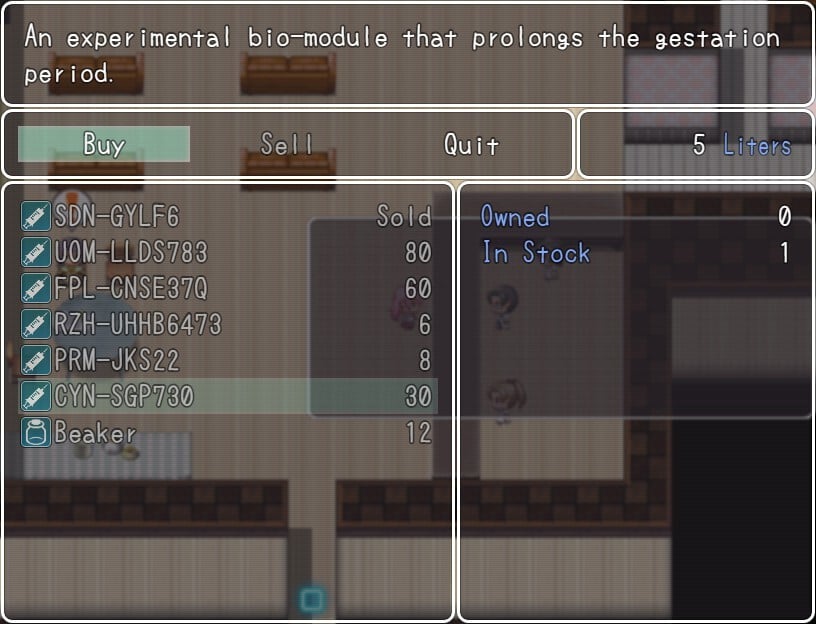Select the Buy command
Screen dimensions: 816x624
click(x=103, y=144)
